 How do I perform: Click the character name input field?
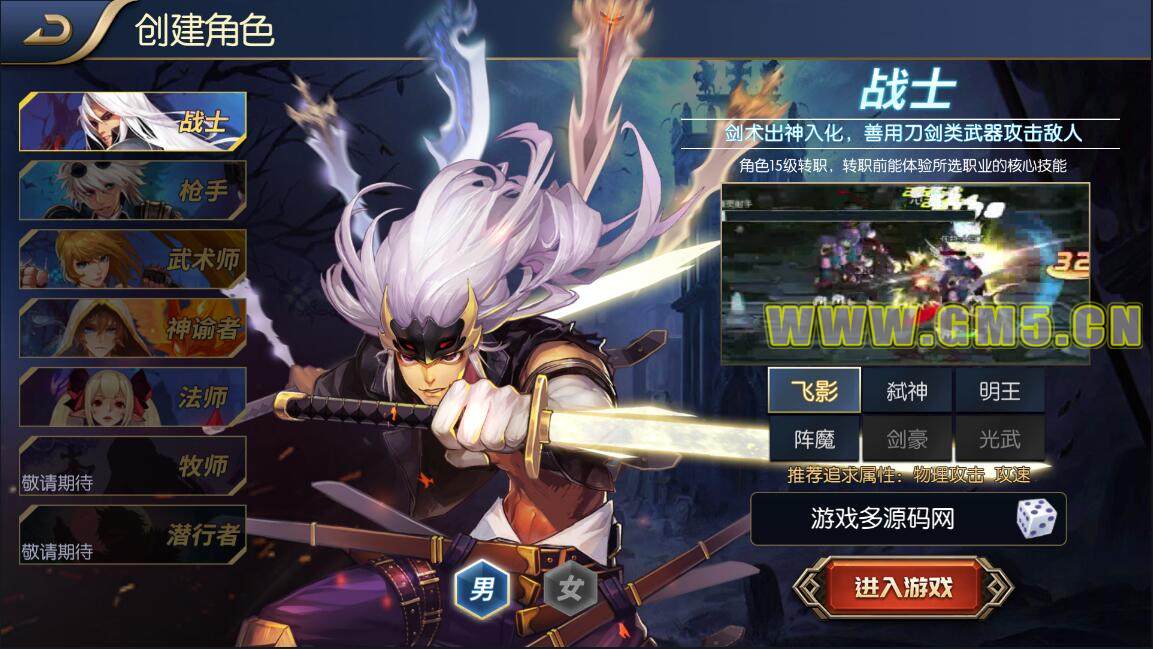coord(880,518)
